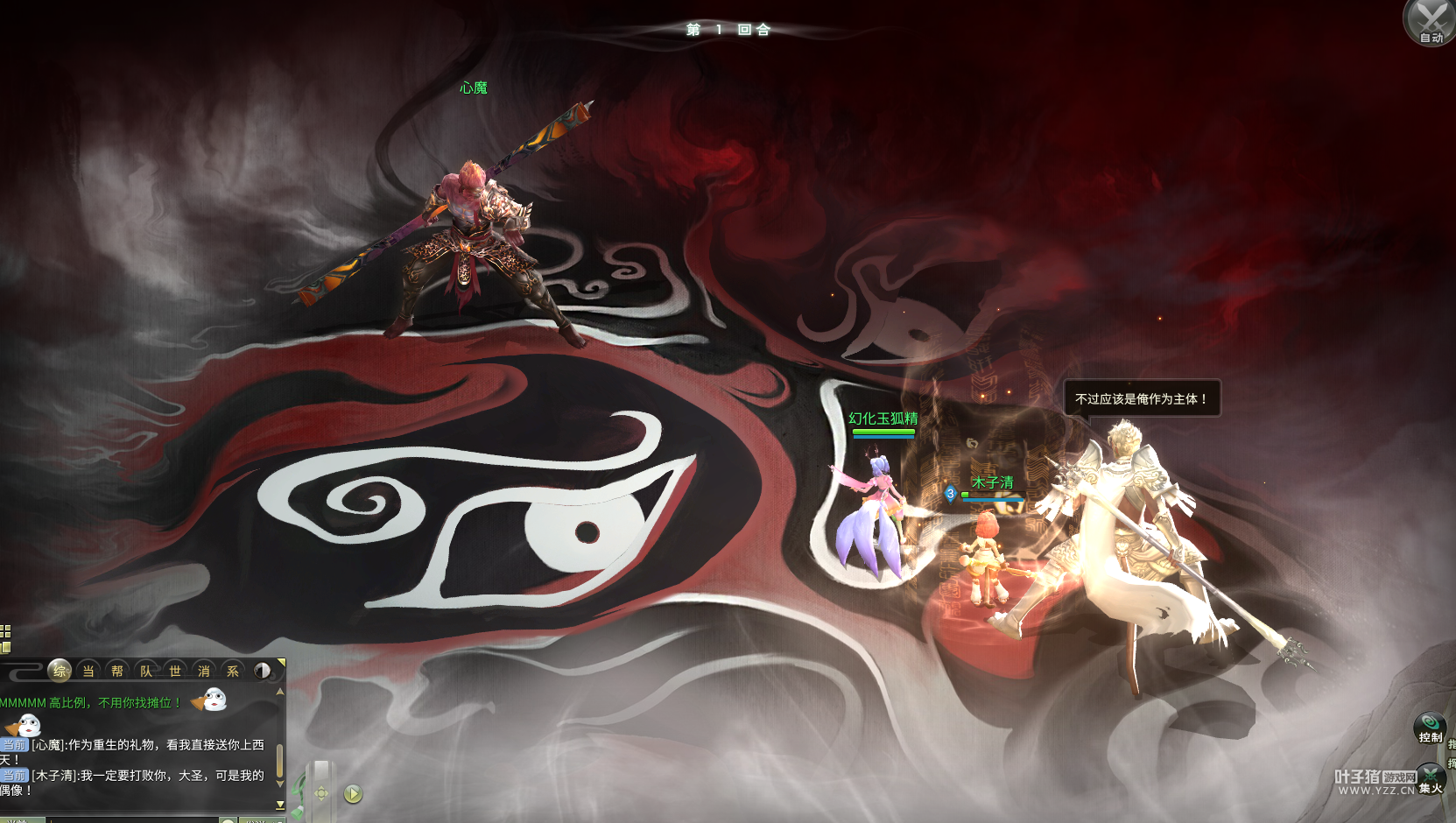Image resolution: width=1456 pixels, height=823 pixels.
Task: Open the 消 message chat tab
Action: [x=204, y=671]
